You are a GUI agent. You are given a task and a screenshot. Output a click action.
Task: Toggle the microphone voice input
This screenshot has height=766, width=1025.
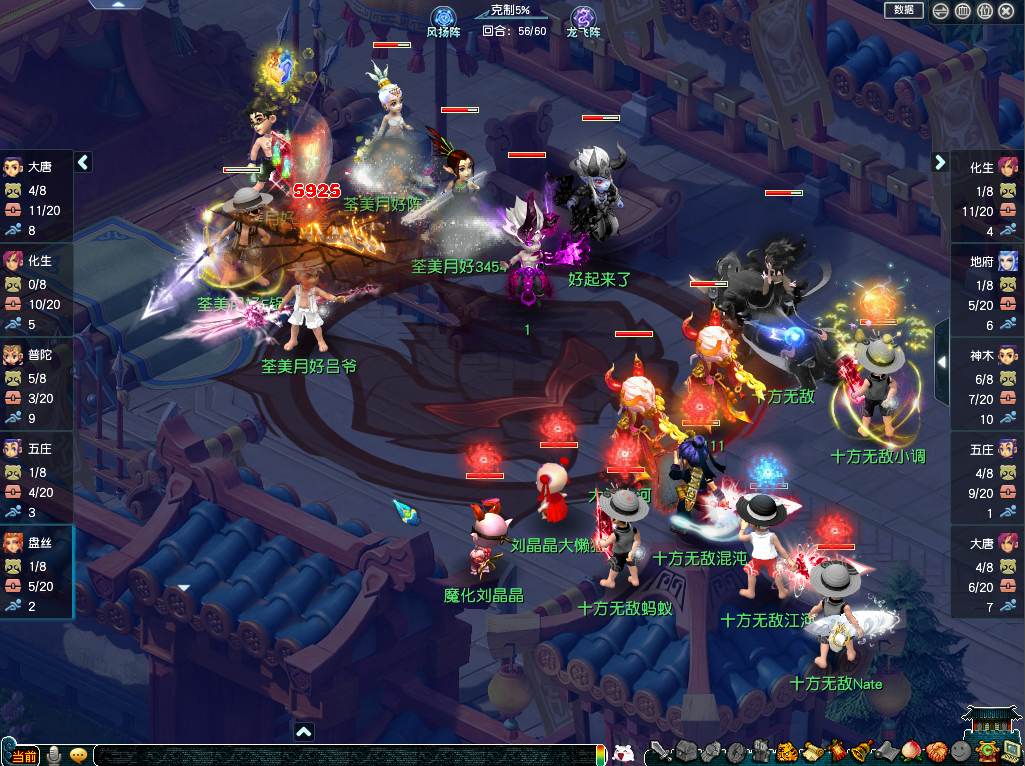pyautogui.click(x=54, y=754)
